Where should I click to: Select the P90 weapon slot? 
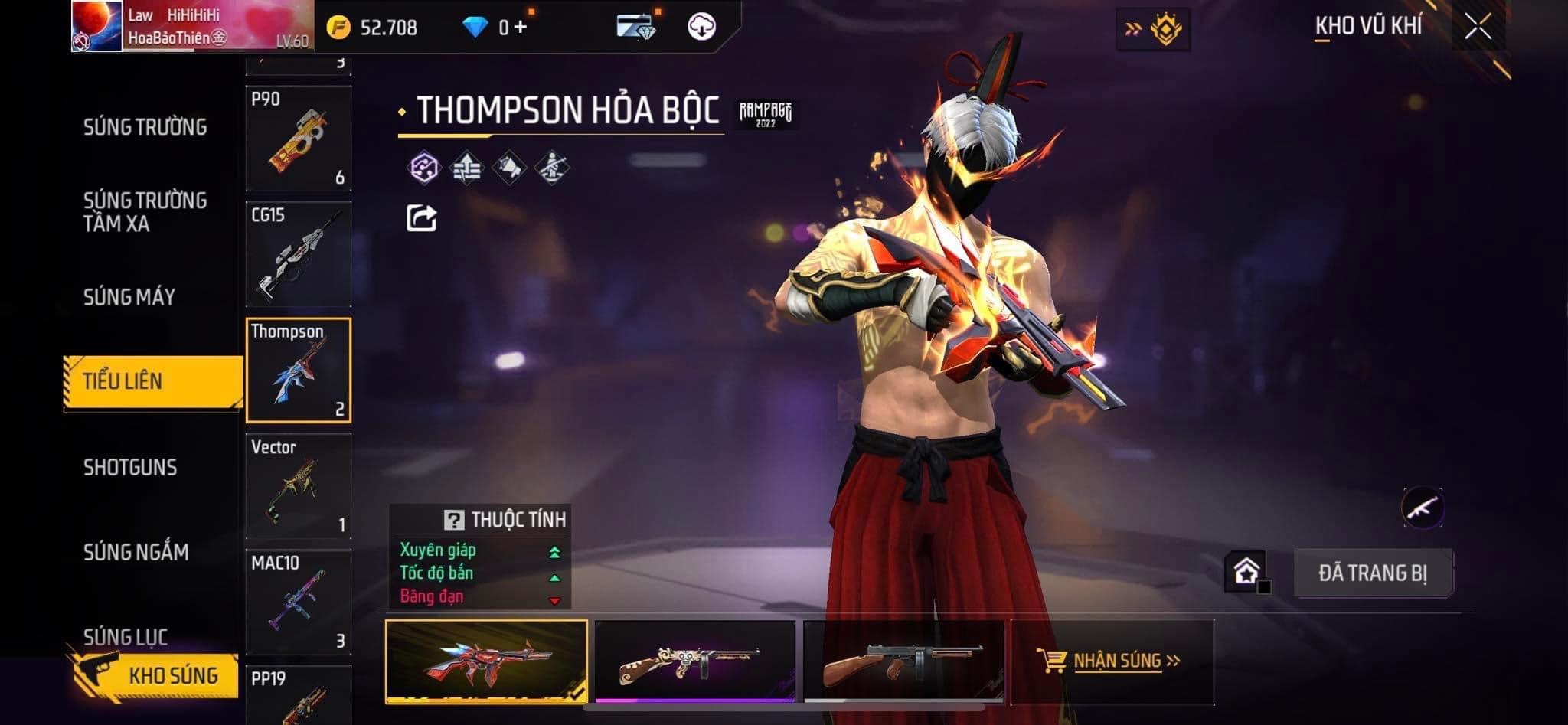coord(299,139)
